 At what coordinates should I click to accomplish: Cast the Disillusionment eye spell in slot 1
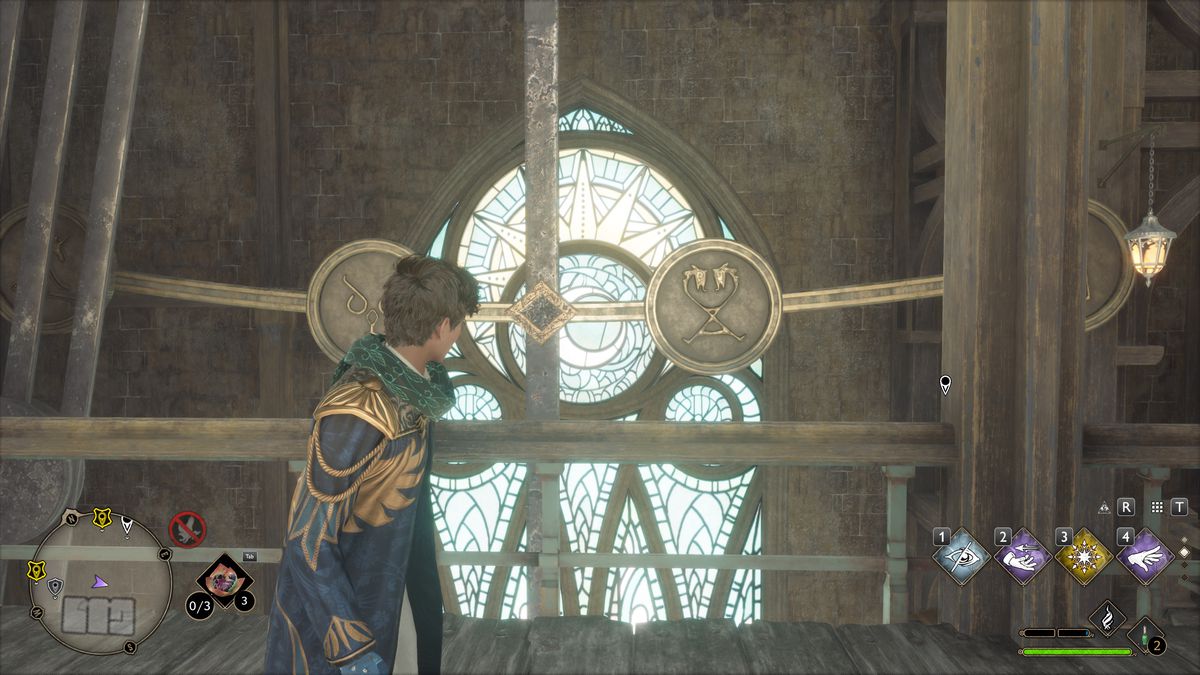[963, 556]
